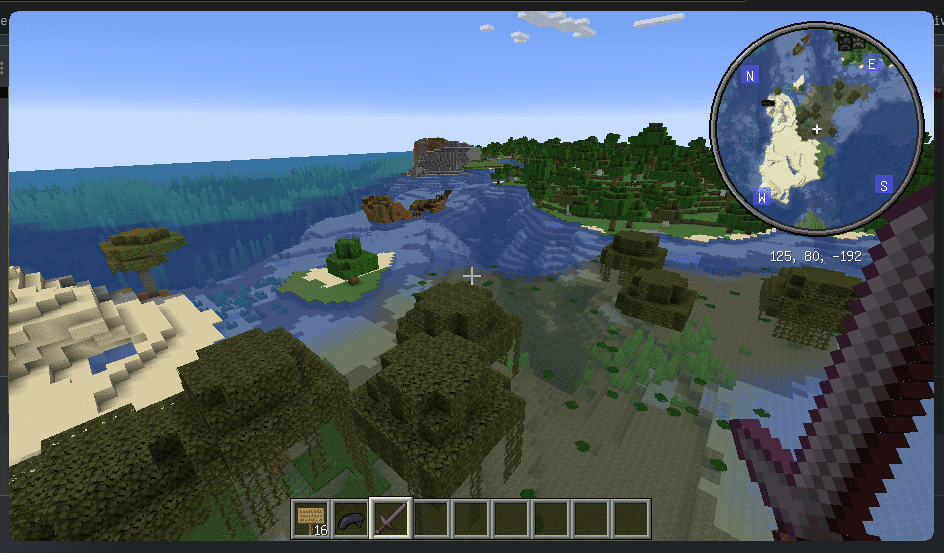Select the sign stack hotbar slot
Screen dimensions: 944x553
[x=311, y=519]
